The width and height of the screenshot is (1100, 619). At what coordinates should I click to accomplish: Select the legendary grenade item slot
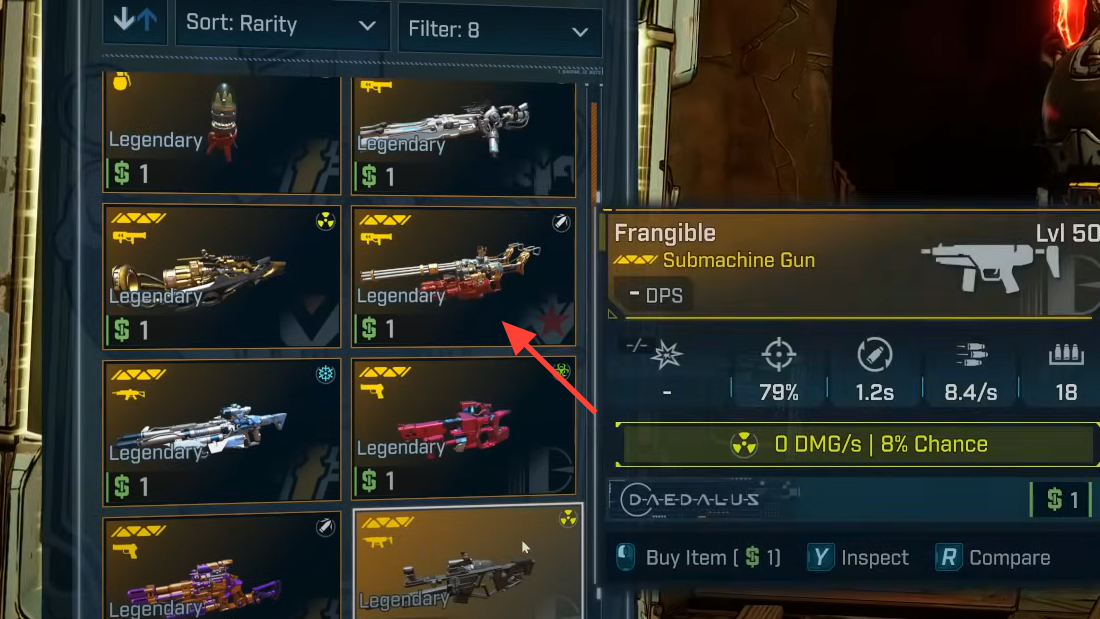222,133
